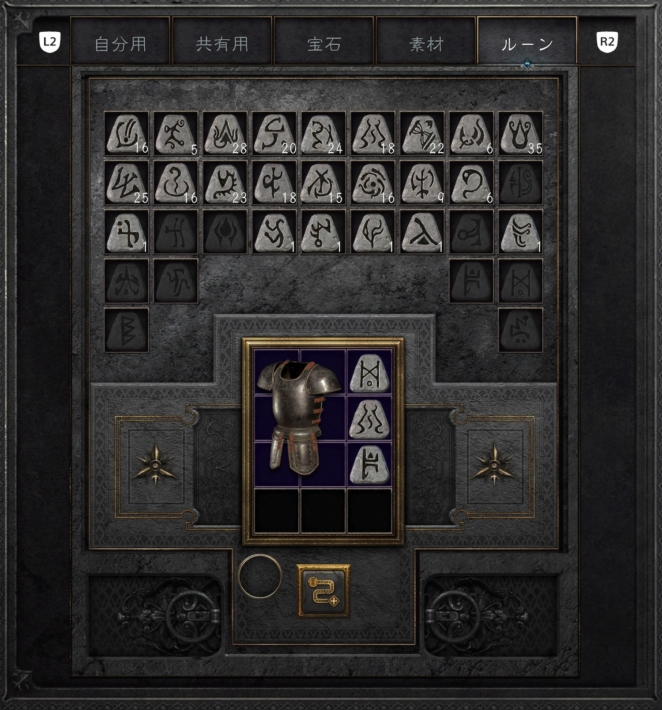This screenshot has height=710, width=662.
Task: Select the rune stack with 22
Action: [422, 132]
